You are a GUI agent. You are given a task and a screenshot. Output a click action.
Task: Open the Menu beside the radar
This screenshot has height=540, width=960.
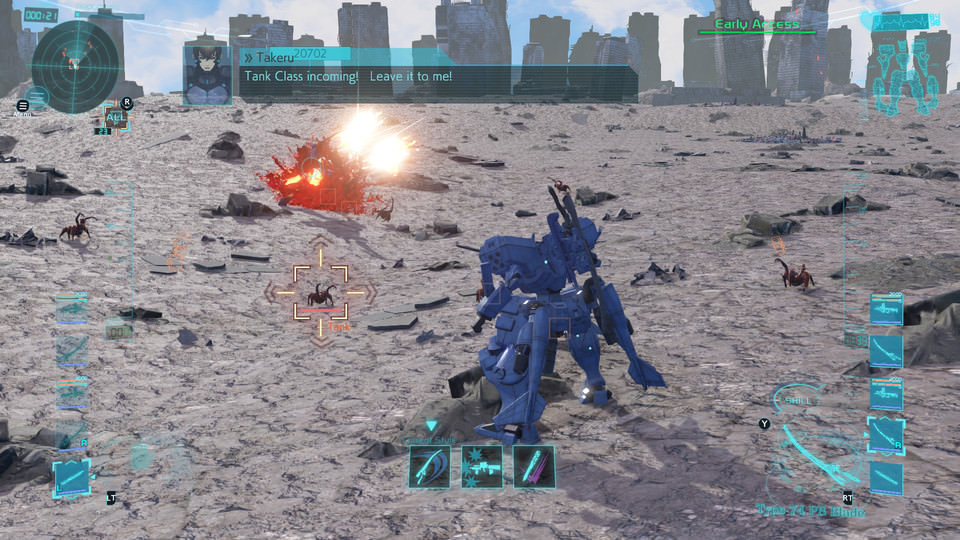24,105
